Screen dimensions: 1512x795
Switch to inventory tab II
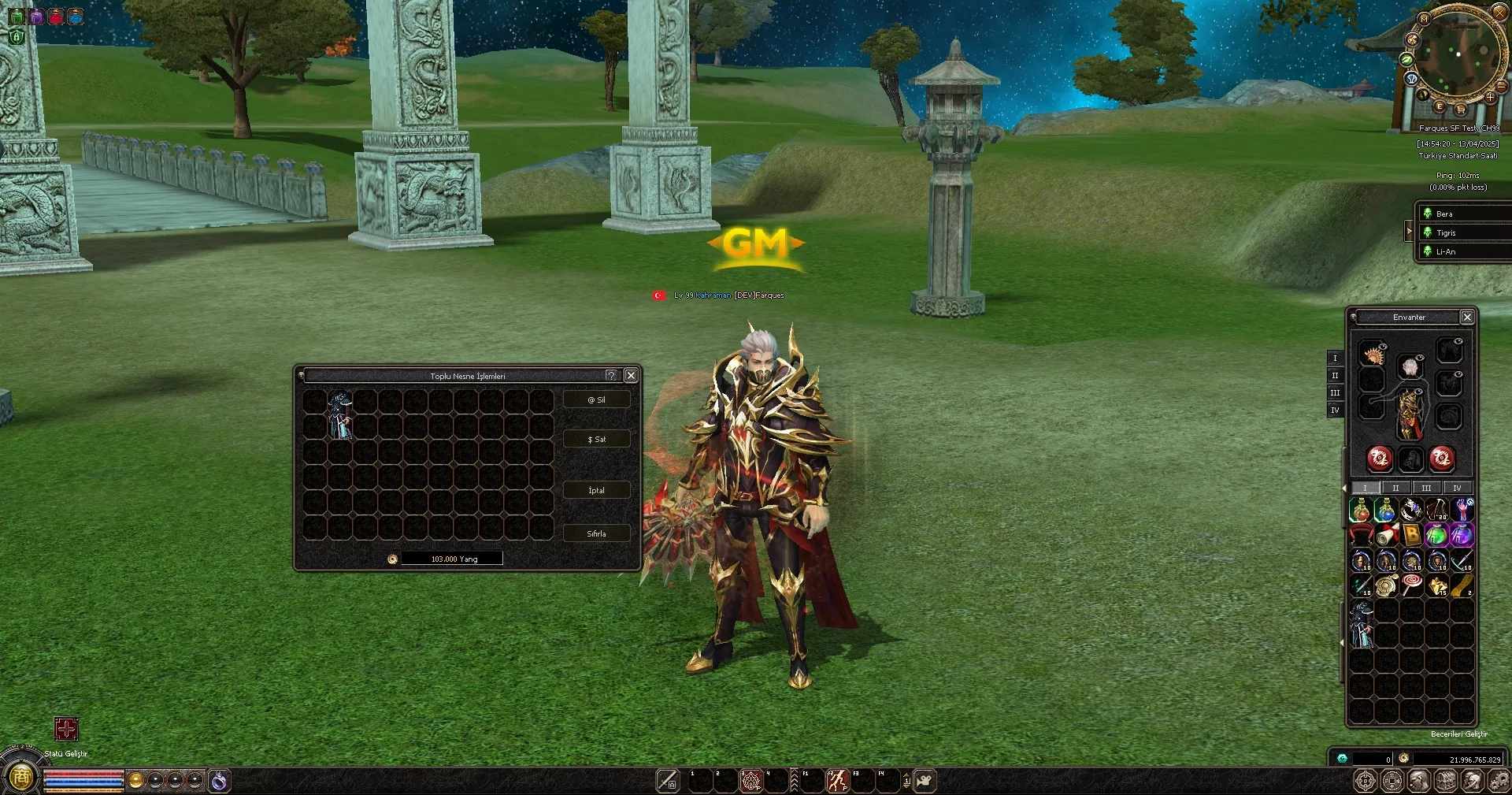click(1395, 489)
